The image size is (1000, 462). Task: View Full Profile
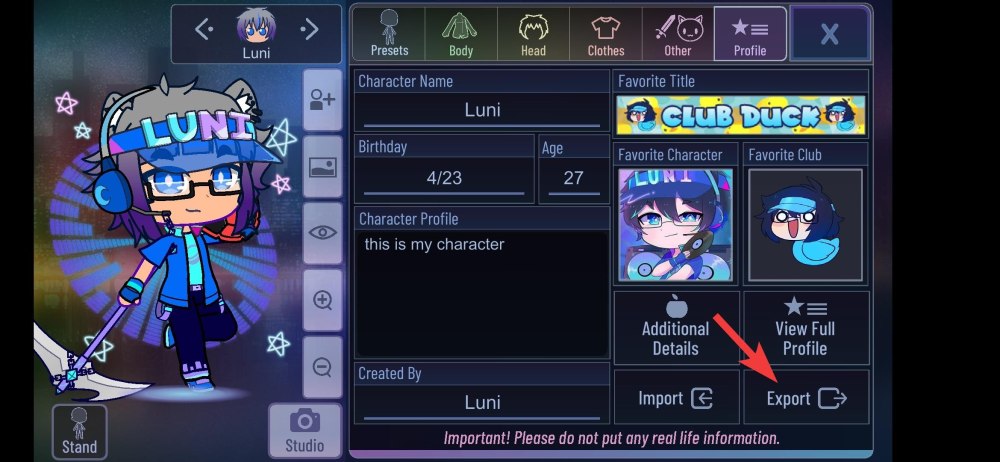point(805,327)
